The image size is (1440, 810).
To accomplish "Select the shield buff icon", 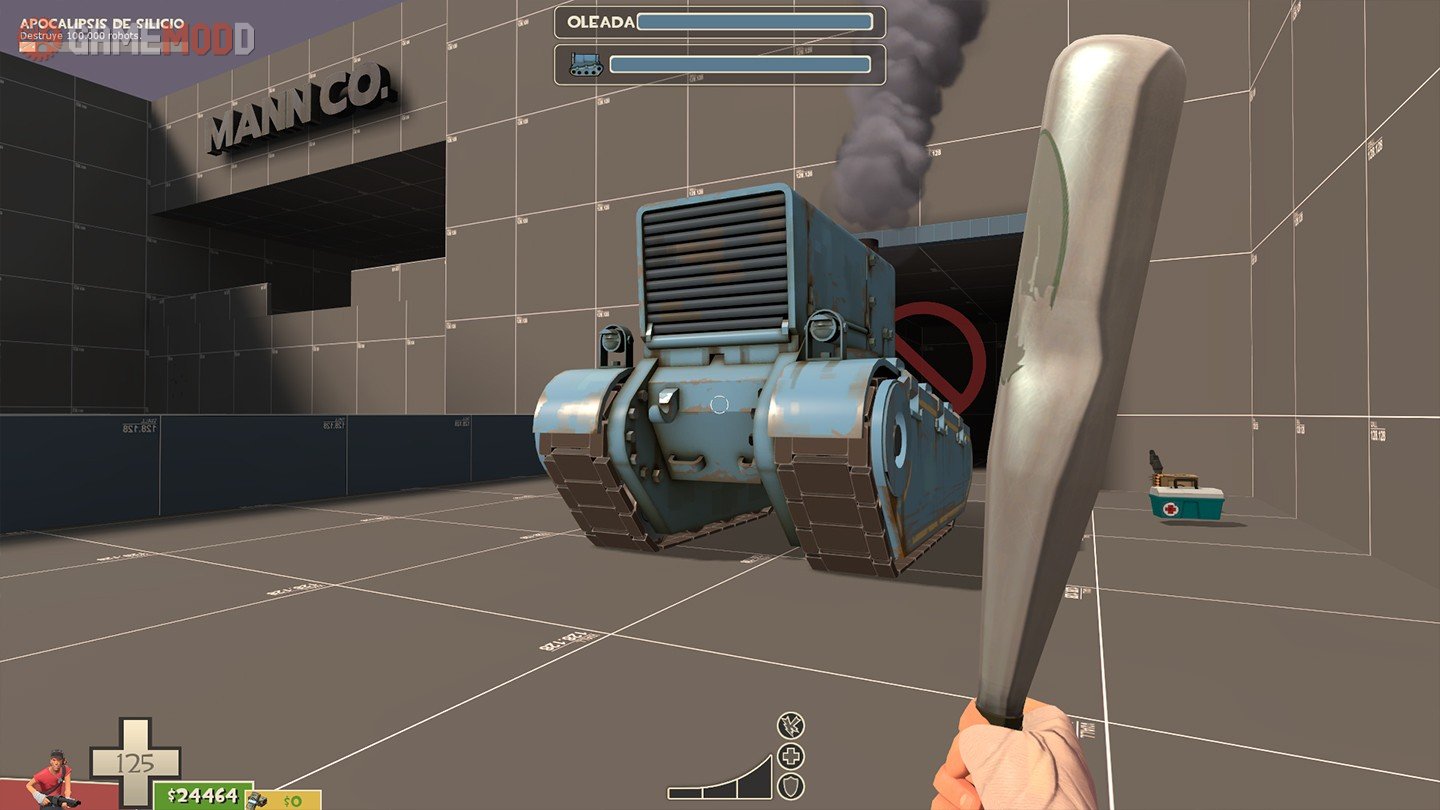I will click(x=791, y=787).
